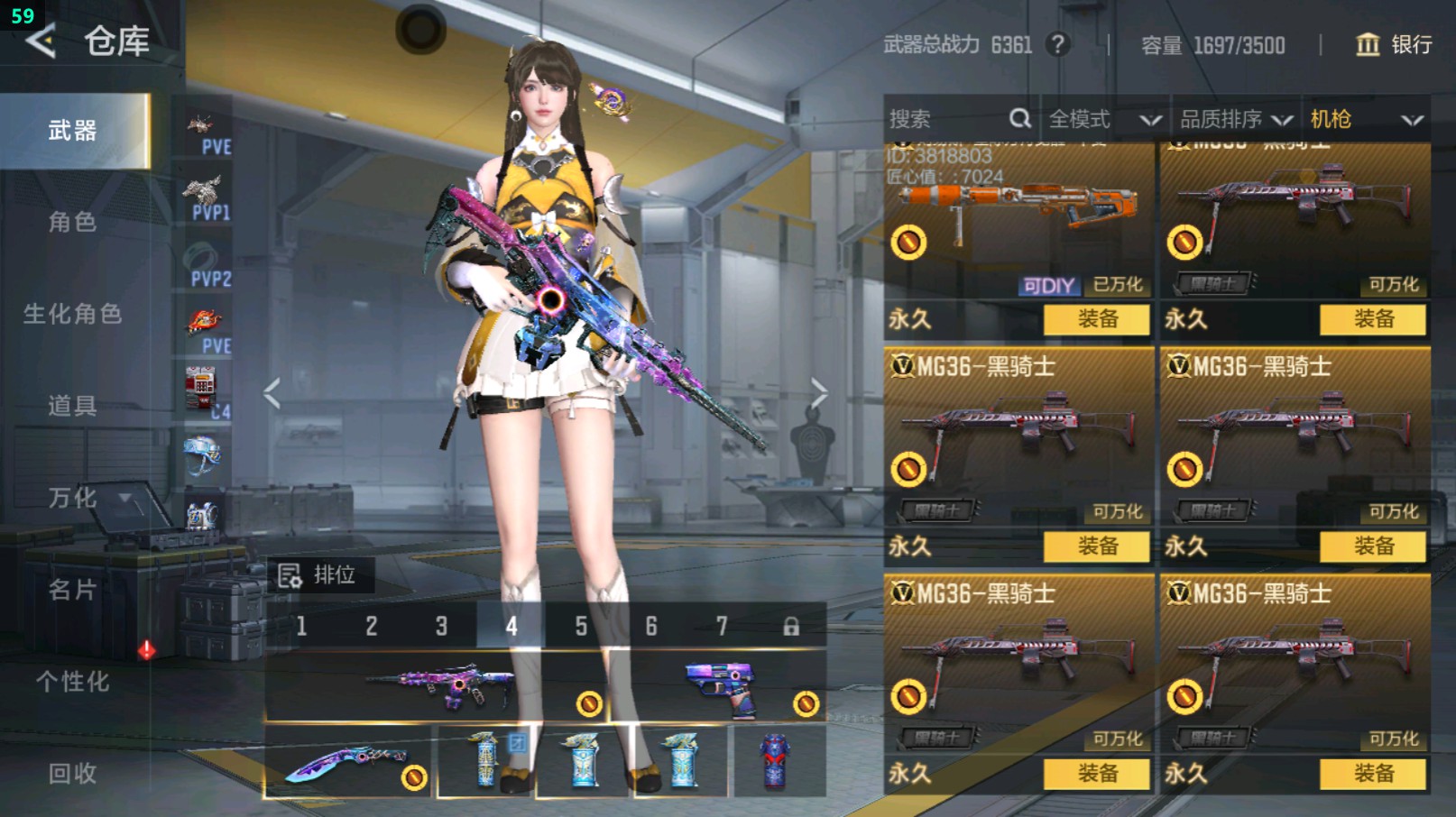Open the 品质排序 sort dropdown
The height and width of the screenshot is (817, 1456).
(1236, 119)
